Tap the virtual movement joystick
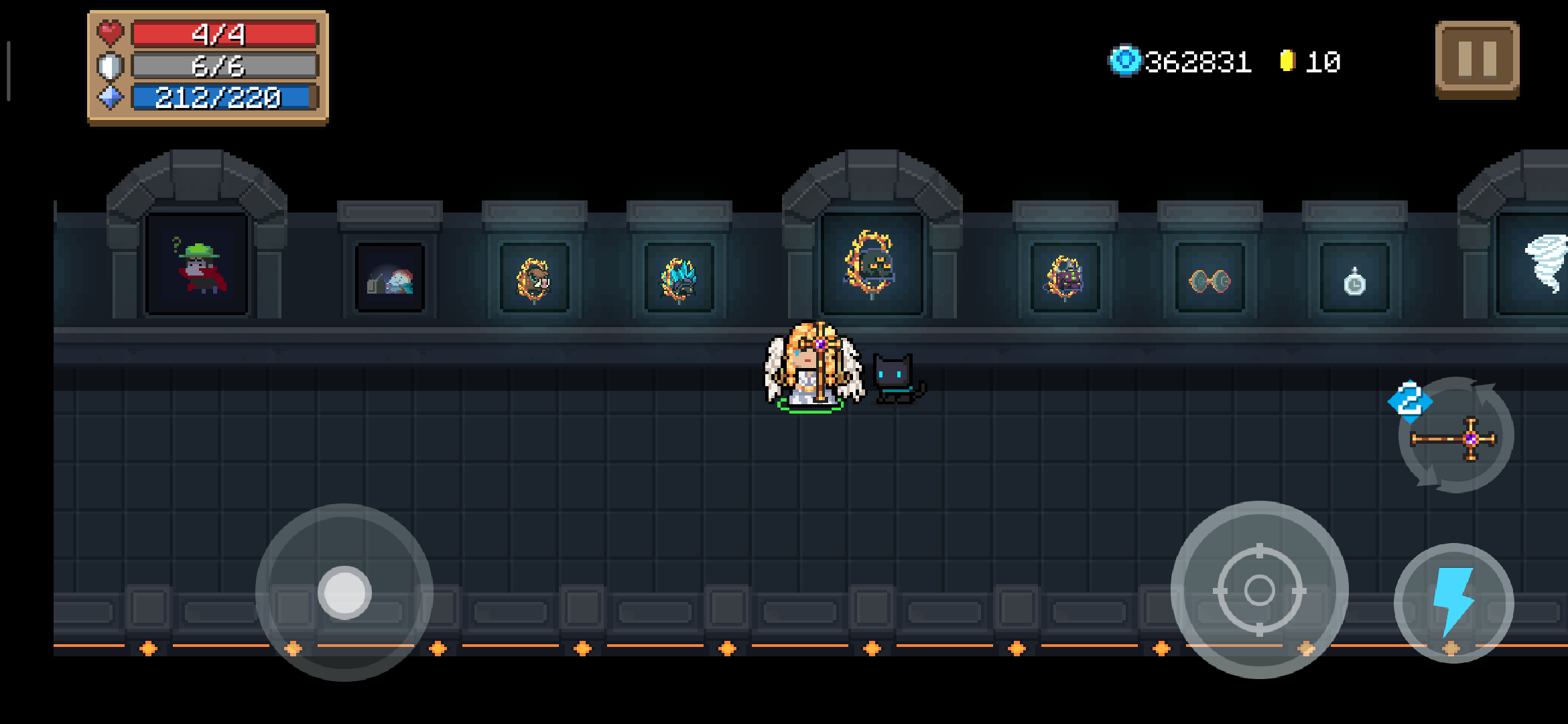 click(x=344, y=593)
